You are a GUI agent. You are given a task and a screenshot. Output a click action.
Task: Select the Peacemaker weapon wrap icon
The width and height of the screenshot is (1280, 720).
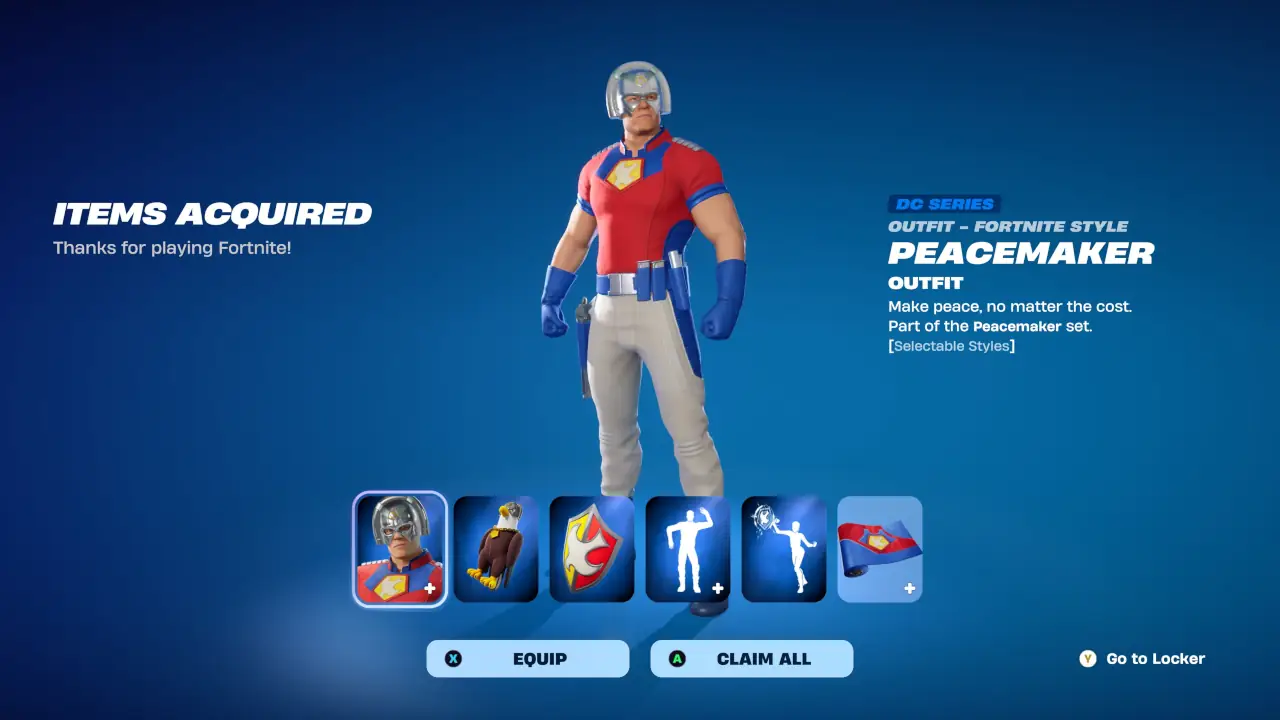tap(879, 548)
